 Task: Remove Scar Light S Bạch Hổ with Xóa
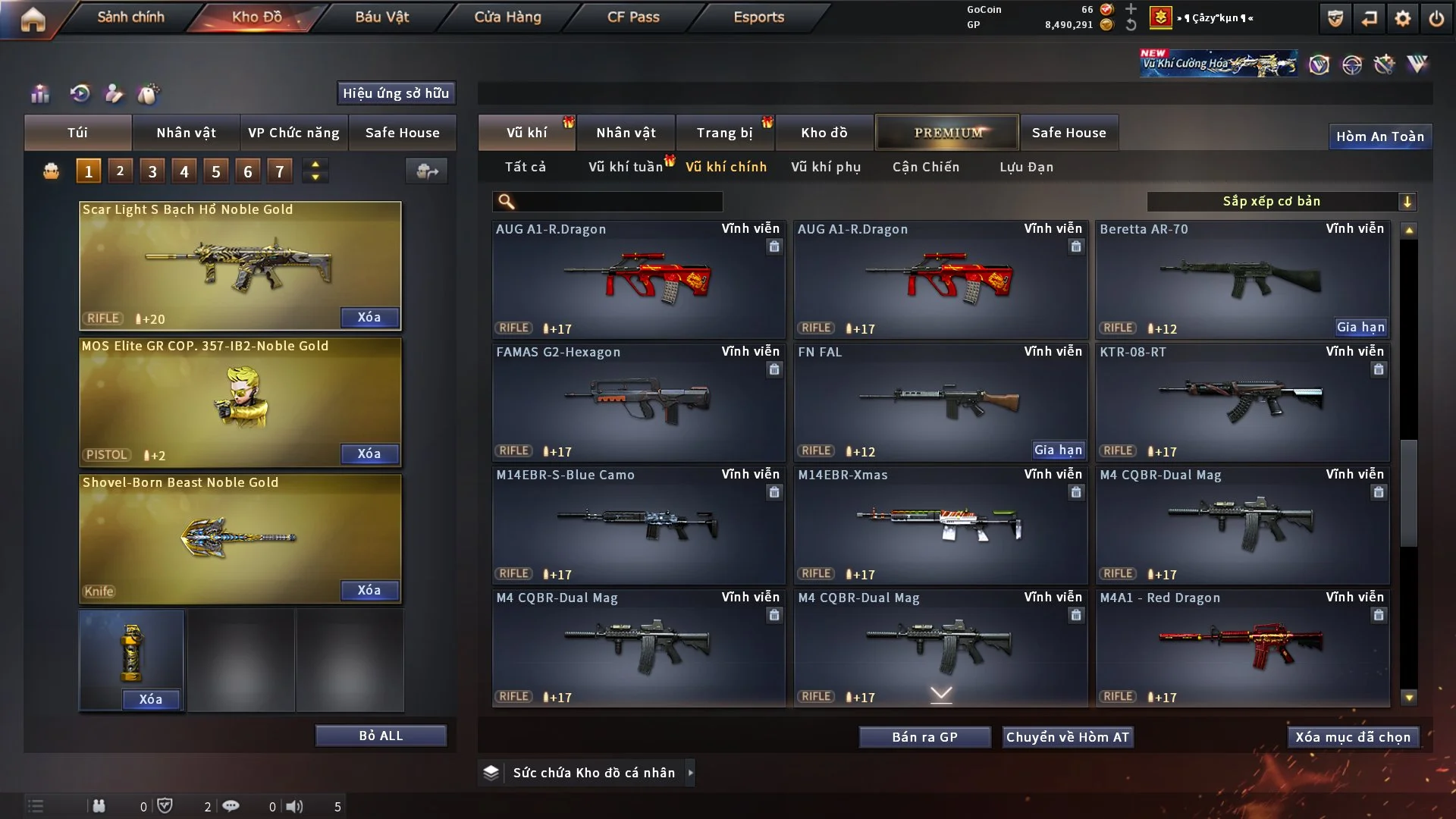point(369,317)
